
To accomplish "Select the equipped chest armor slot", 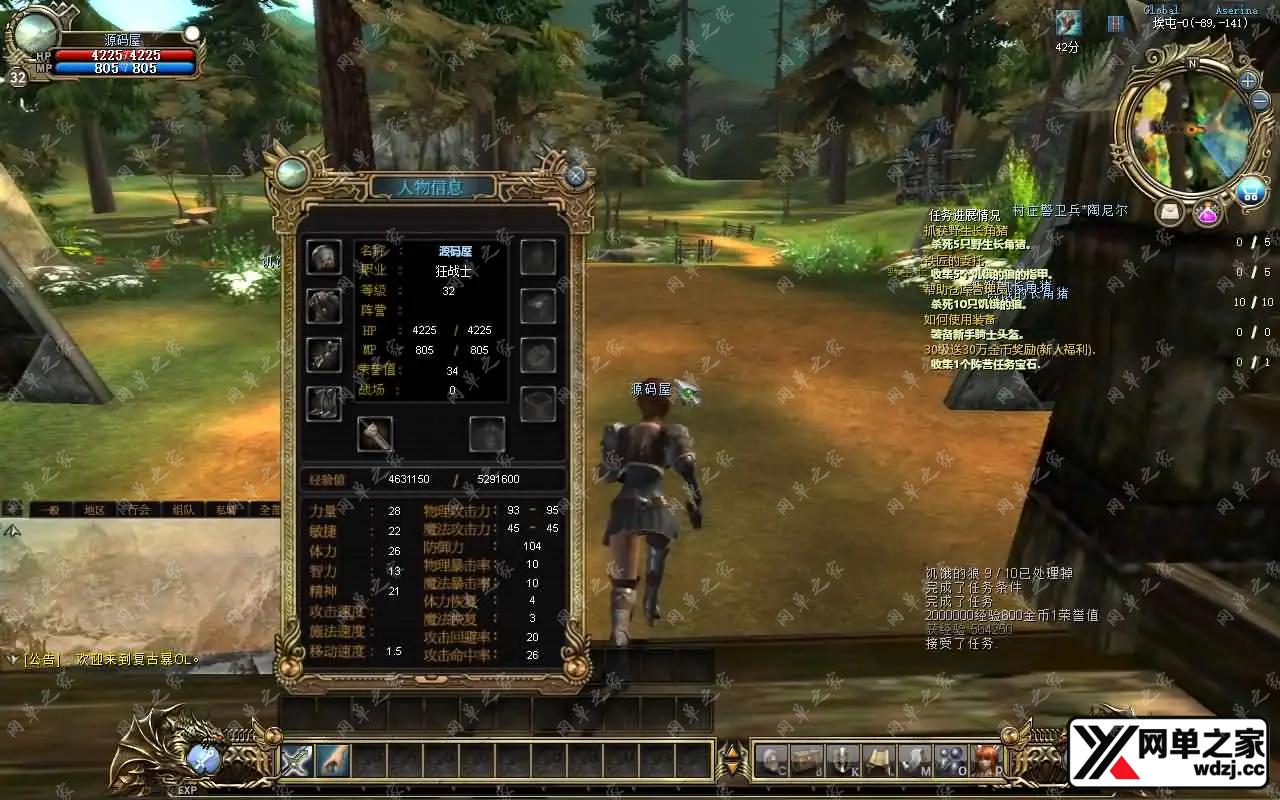I will (x=323, y=305).
